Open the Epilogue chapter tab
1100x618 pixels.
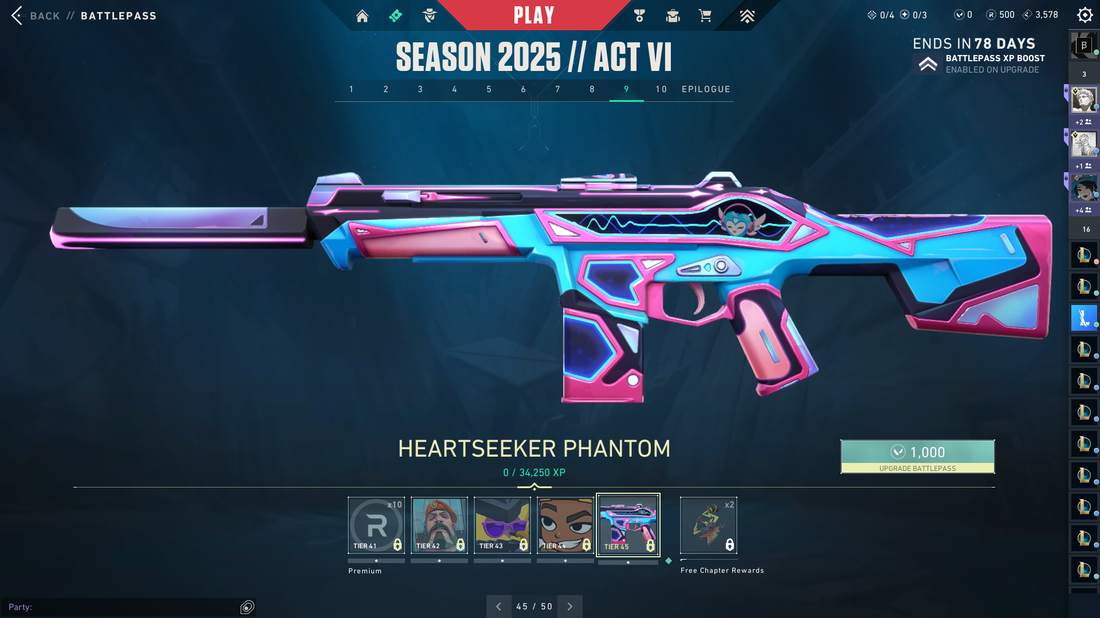(x=706, y=90)
